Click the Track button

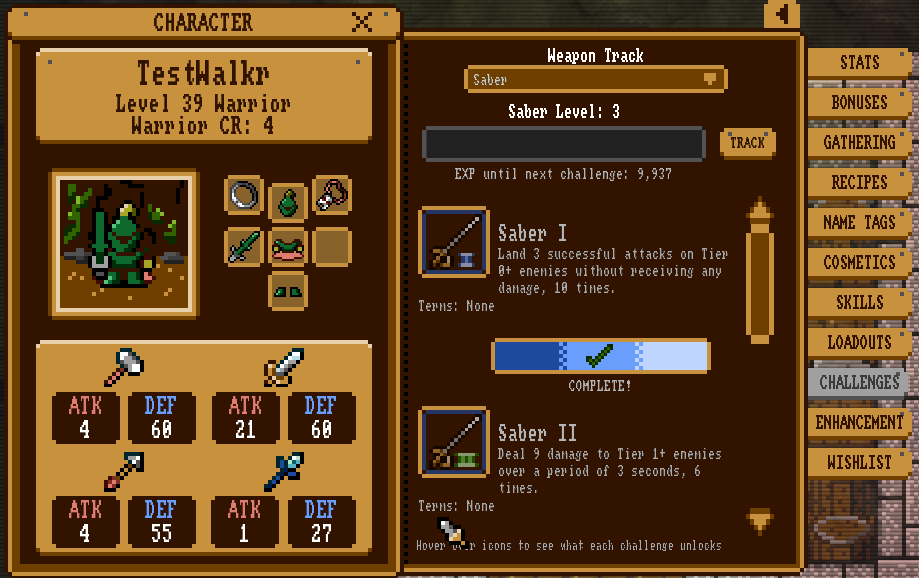747,143
